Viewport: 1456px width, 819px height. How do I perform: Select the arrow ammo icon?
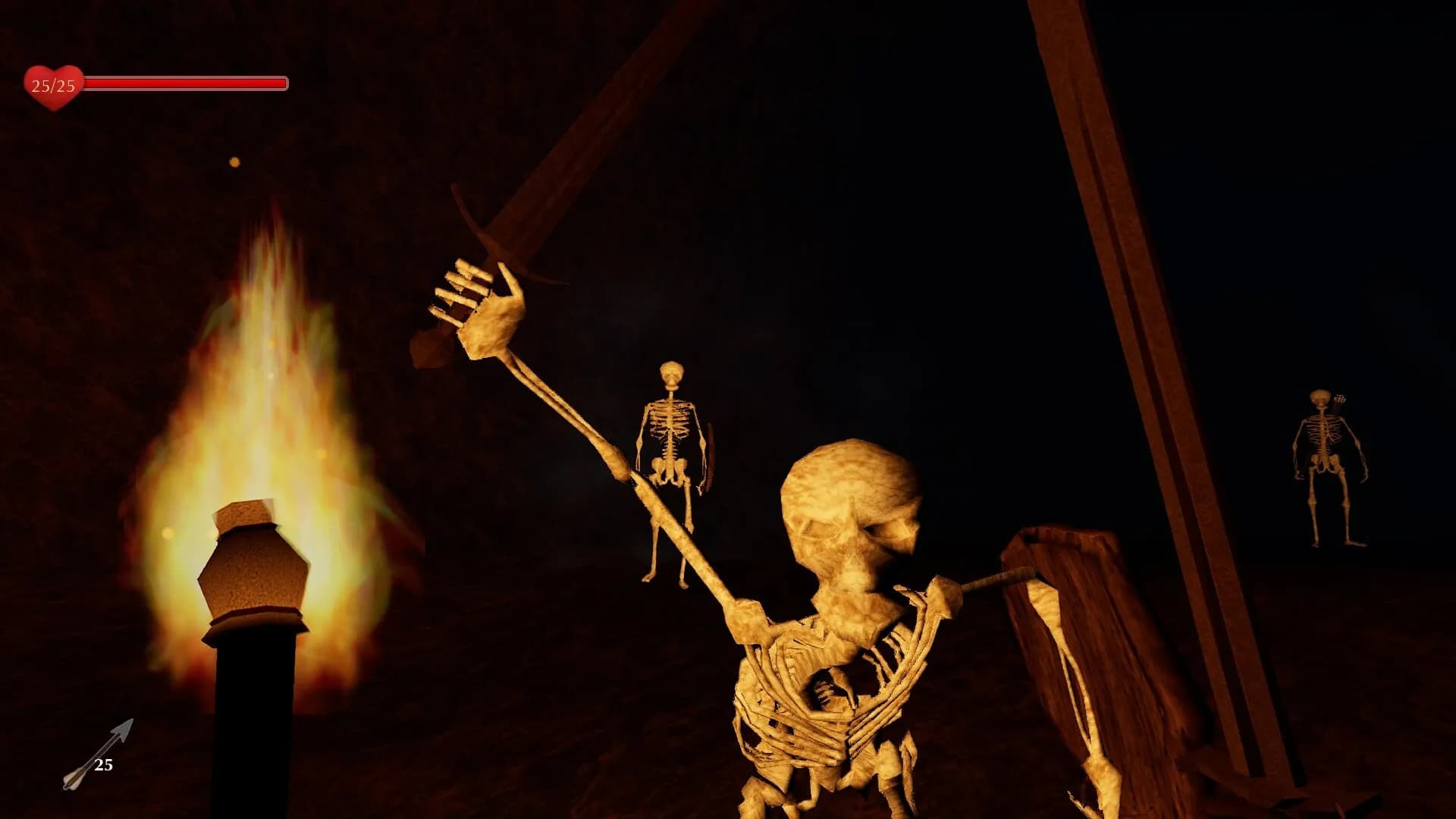[x=97, y=755]
